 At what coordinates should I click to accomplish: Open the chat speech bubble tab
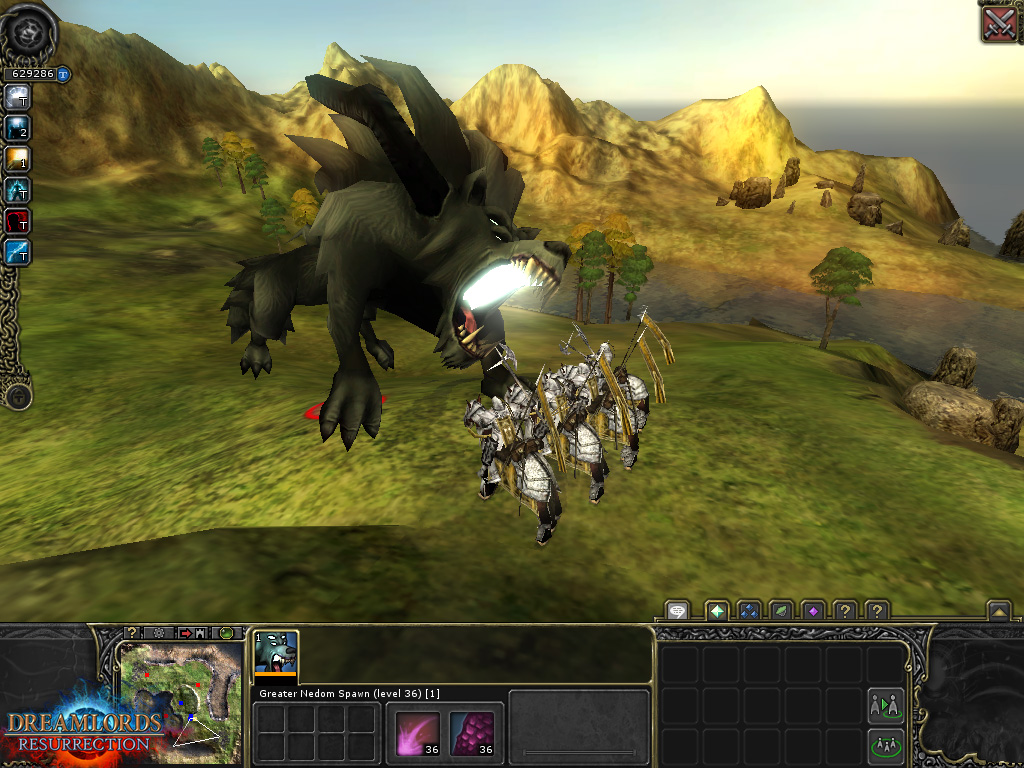[x=678, y=610]
